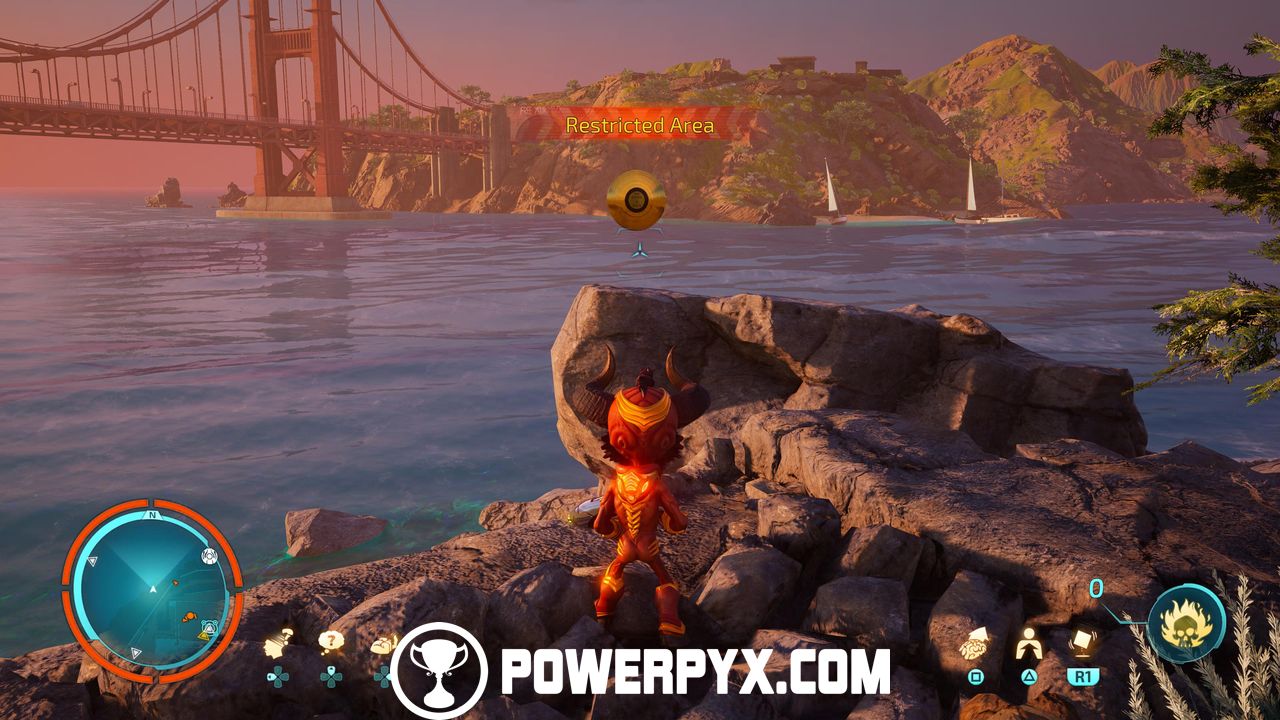Select the white circular marker on the radar
This screenshot has height=720, width=1280.
tap(210, 556)
